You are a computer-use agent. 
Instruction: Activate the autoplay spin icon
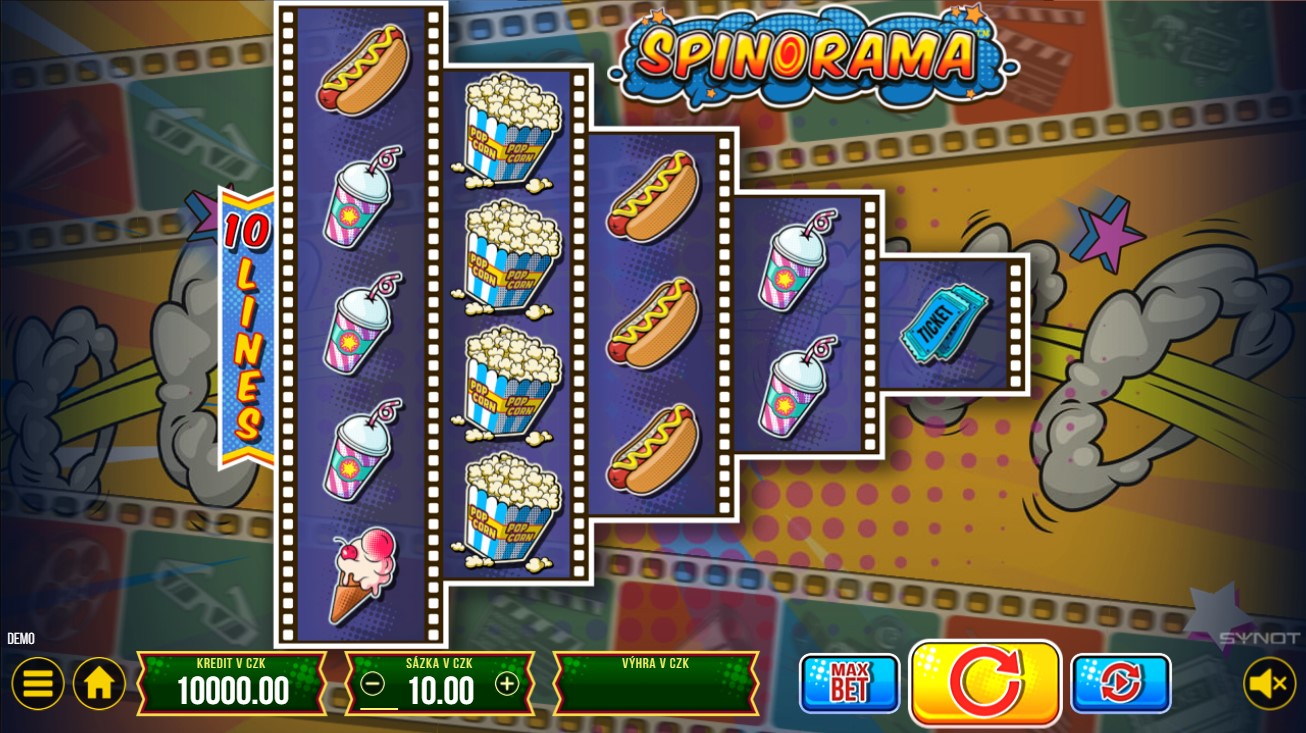[x=1120, y=683]
